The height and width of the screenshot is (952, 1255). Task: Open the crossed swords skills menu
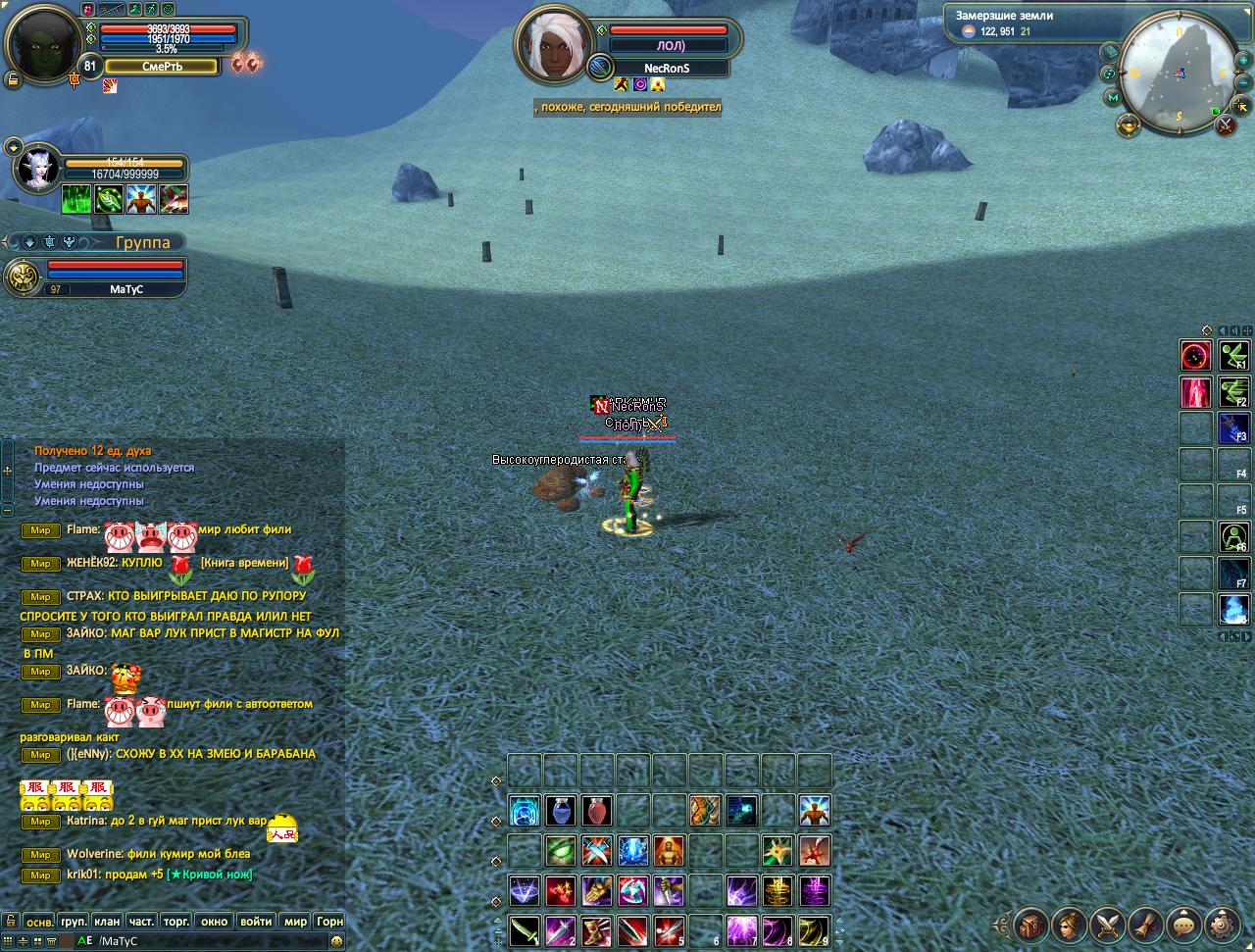tap(1108, 924)
